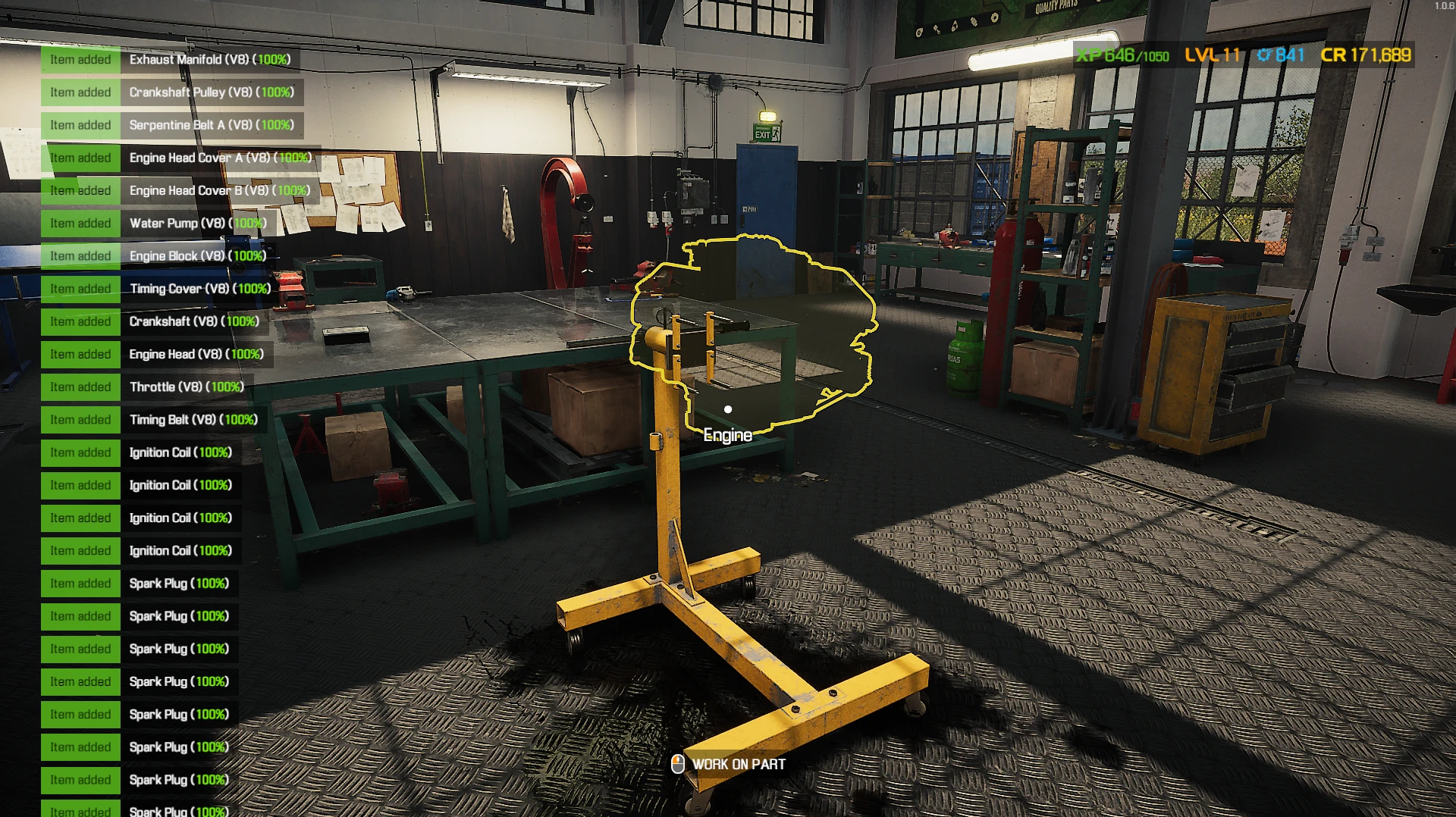
Task: Click the Engine label under the stand
Action: (x=727, y=435)
